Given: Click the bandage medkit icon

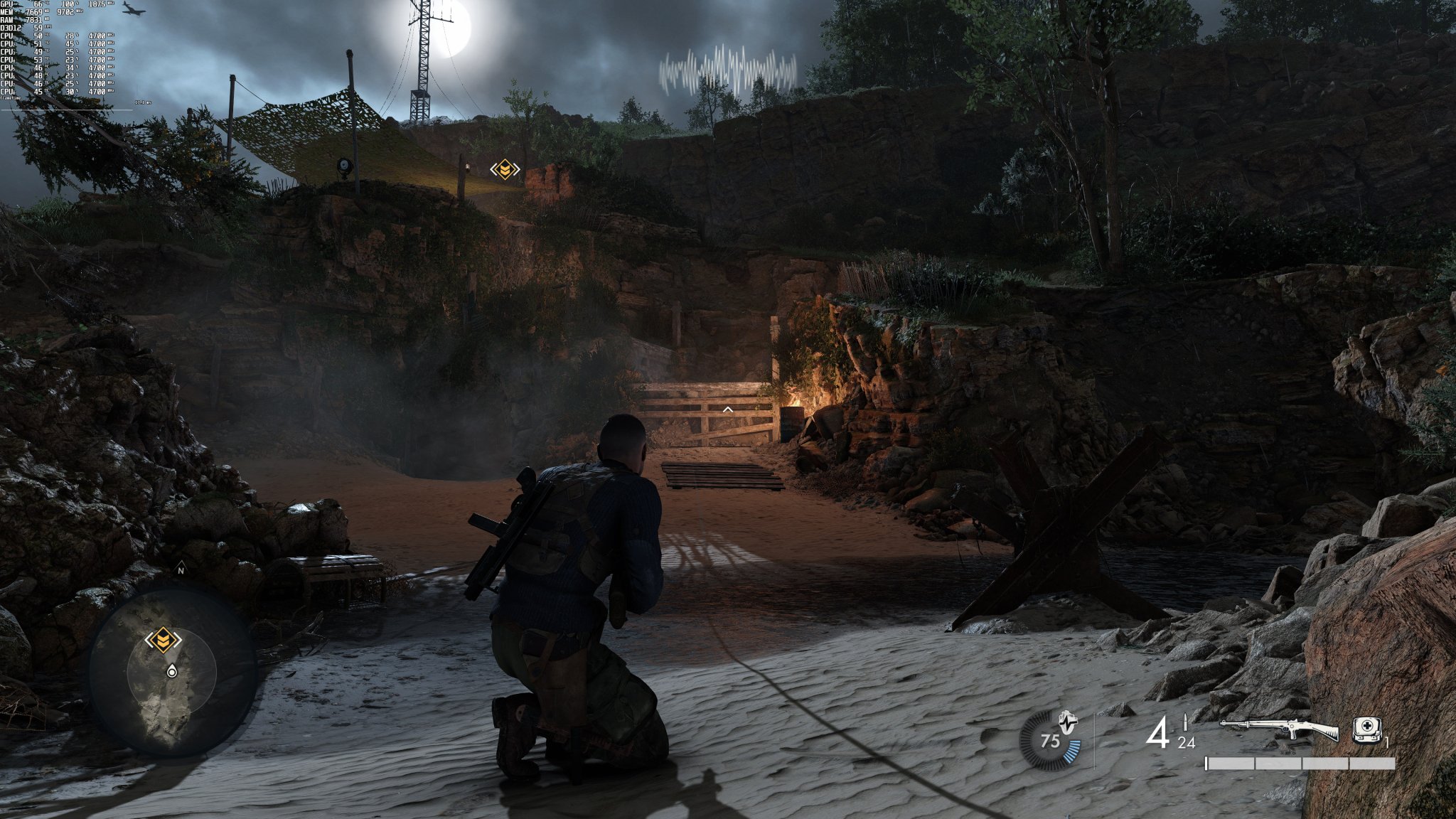Looking at the screenshot, I should 1366,729.
